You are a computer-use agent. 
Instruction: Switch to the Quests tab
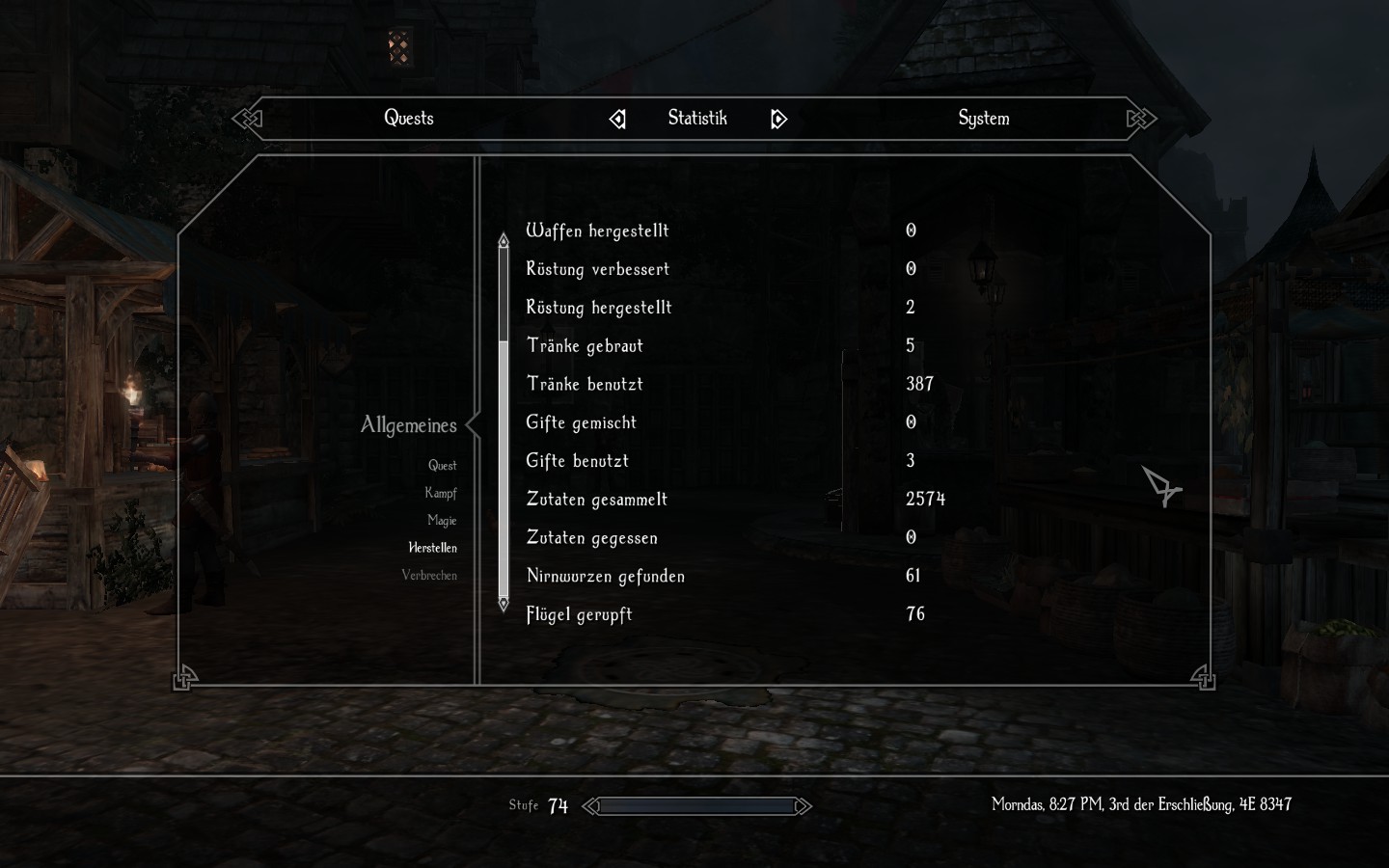click(409, 119)
